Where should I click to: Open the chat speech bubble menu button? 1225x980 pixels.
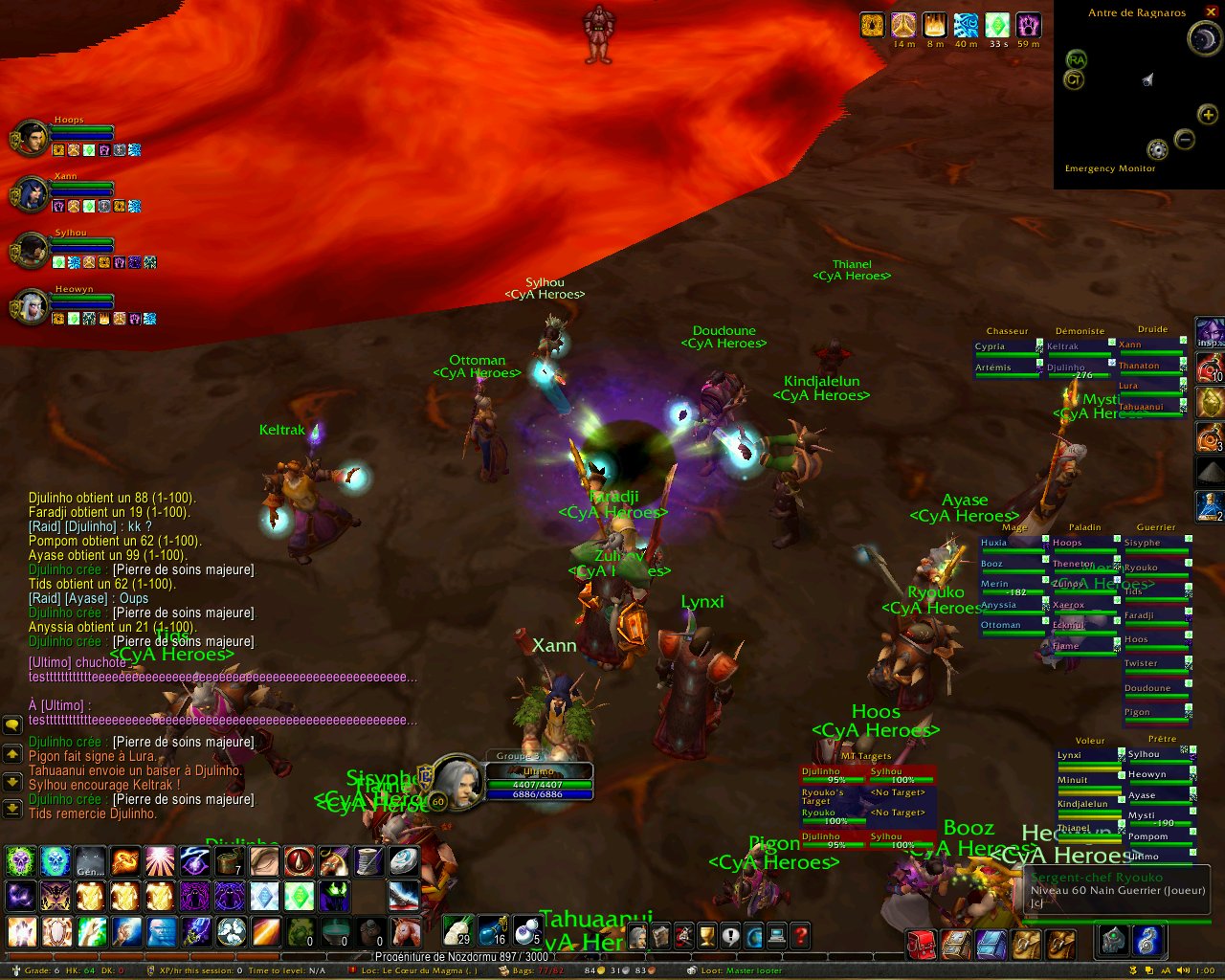(12, 724)
